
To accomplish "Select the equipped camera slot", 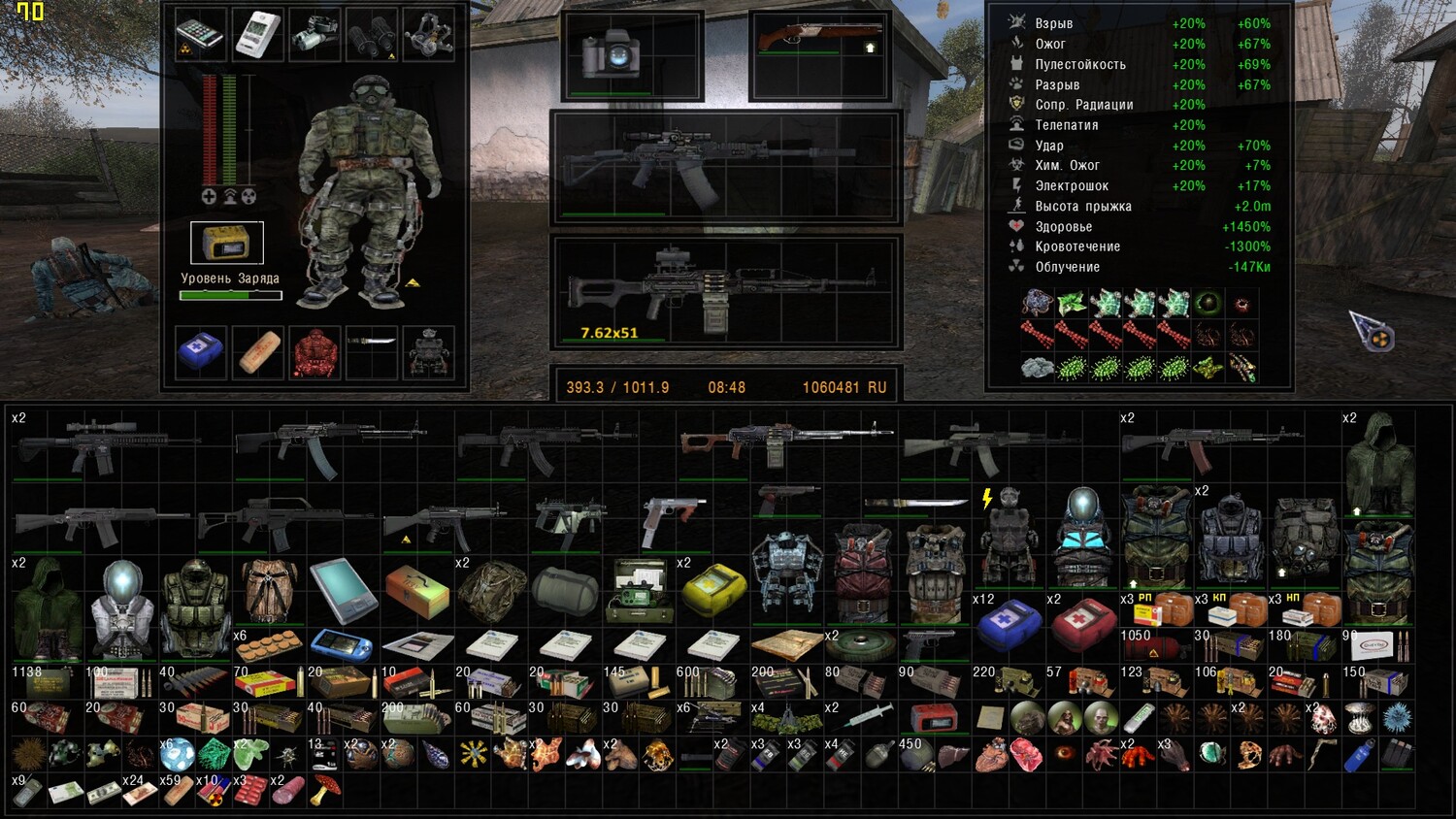I will click(610, 54).
